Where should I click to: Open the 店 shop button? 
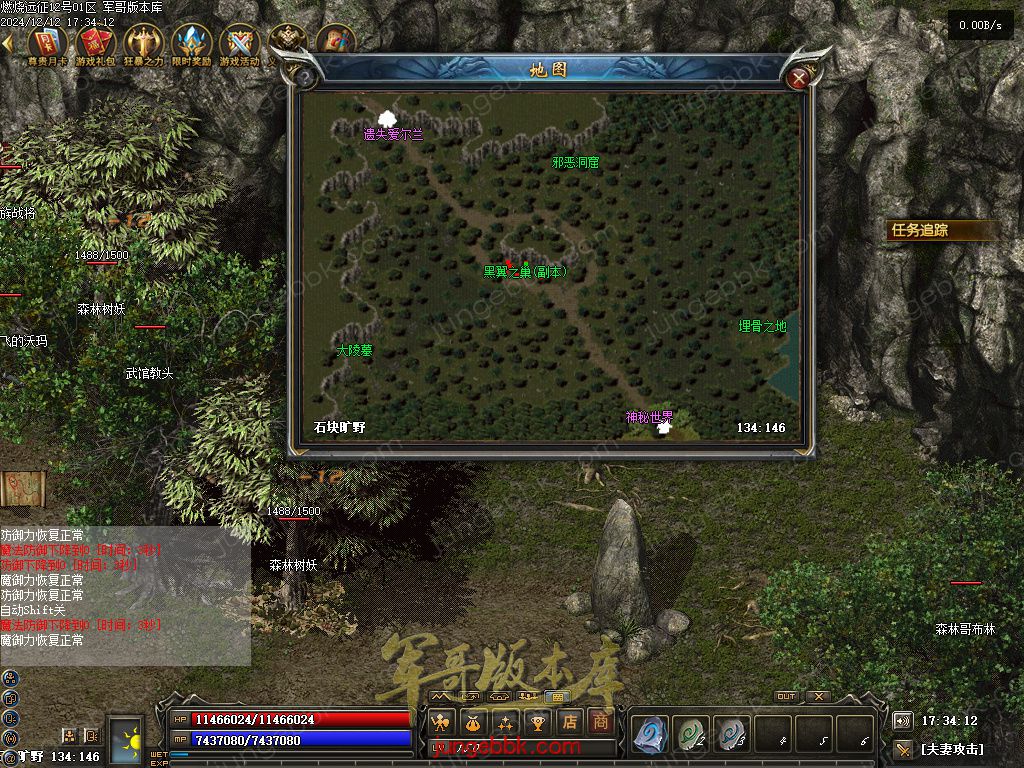click(x=569, y=721)
